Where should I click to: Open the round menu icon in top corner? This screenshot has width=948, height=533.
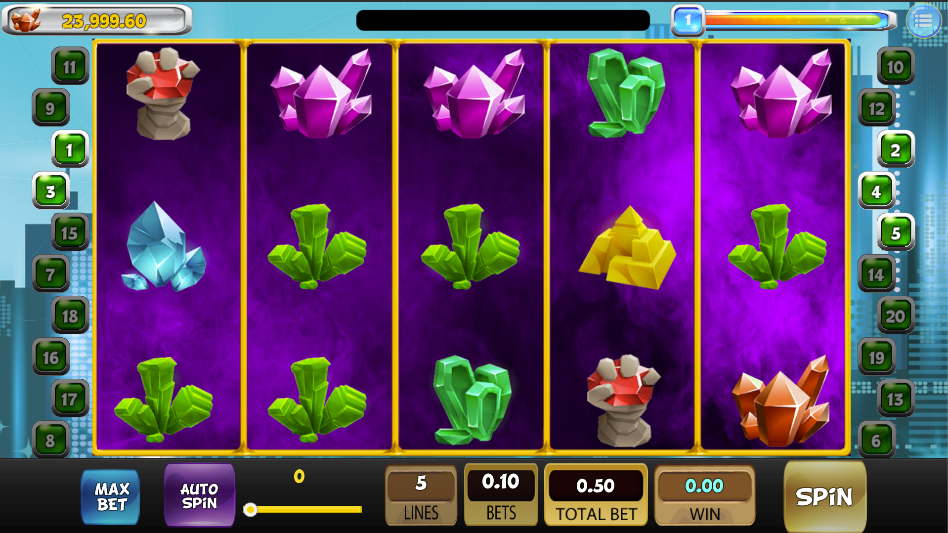click(x=925, y=20)
